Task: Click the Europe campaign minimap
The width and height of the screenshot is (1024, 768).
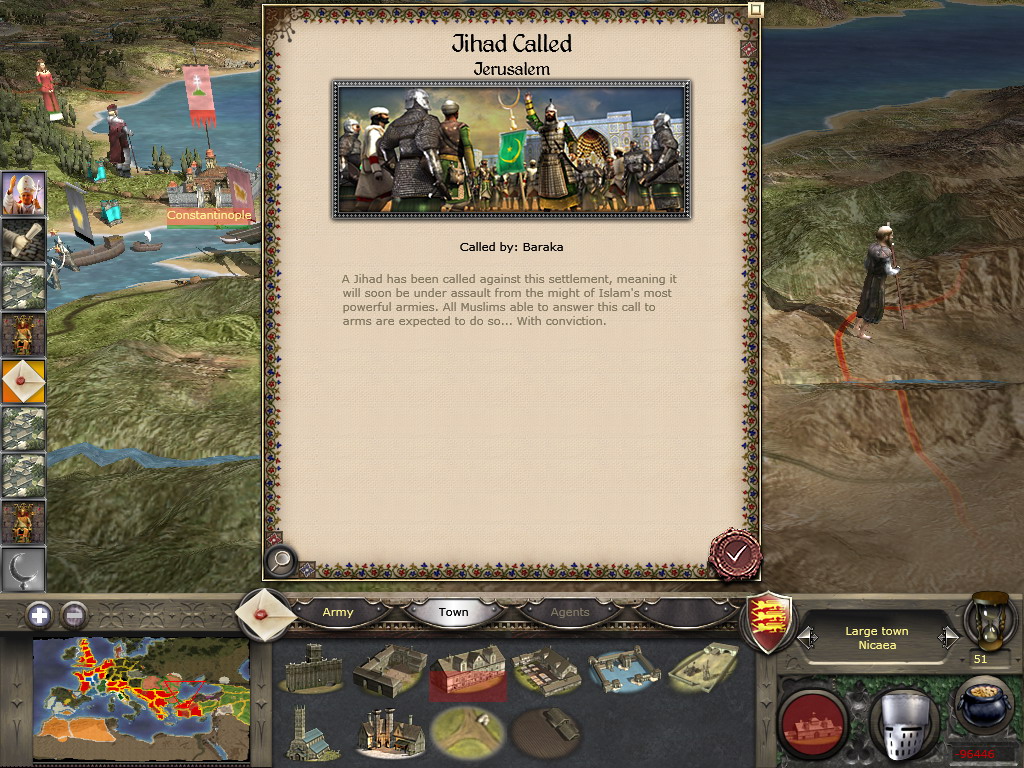Action: click(141, 697)
